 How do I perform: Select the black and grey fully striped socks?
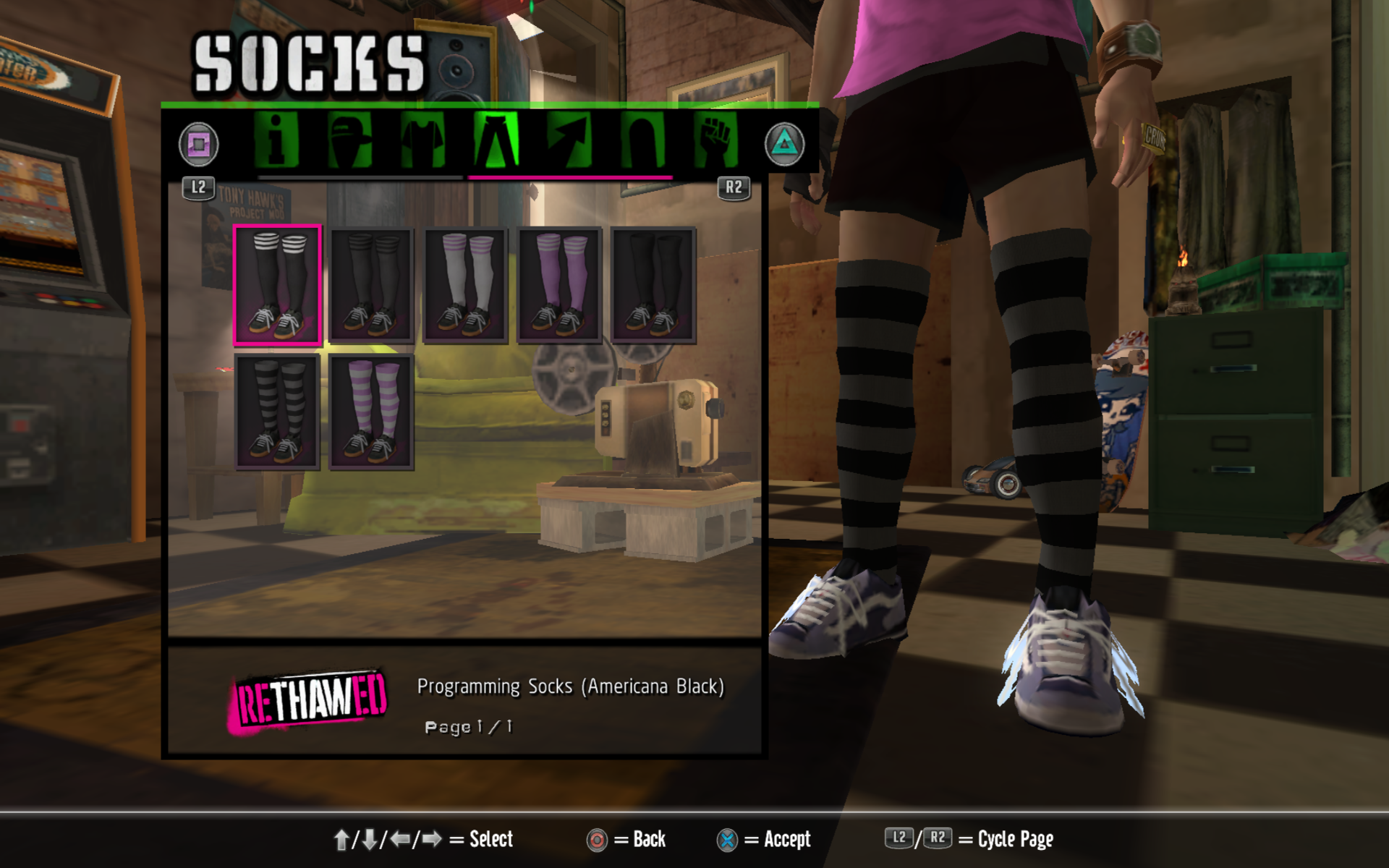(x=277, y=412)
